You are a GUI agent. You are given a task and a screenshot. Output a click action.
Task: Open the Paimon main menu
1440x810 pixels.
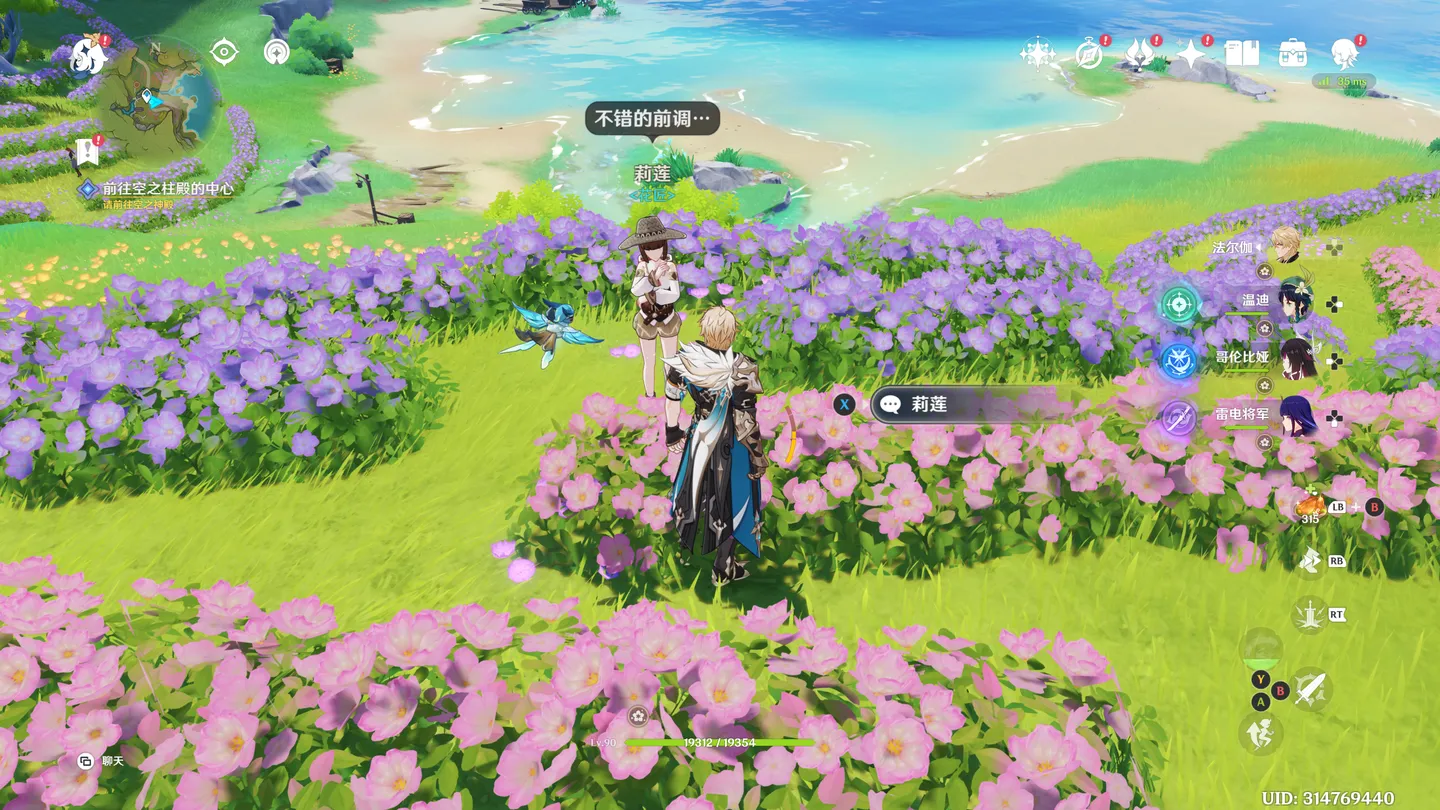[x=89, y=55]
